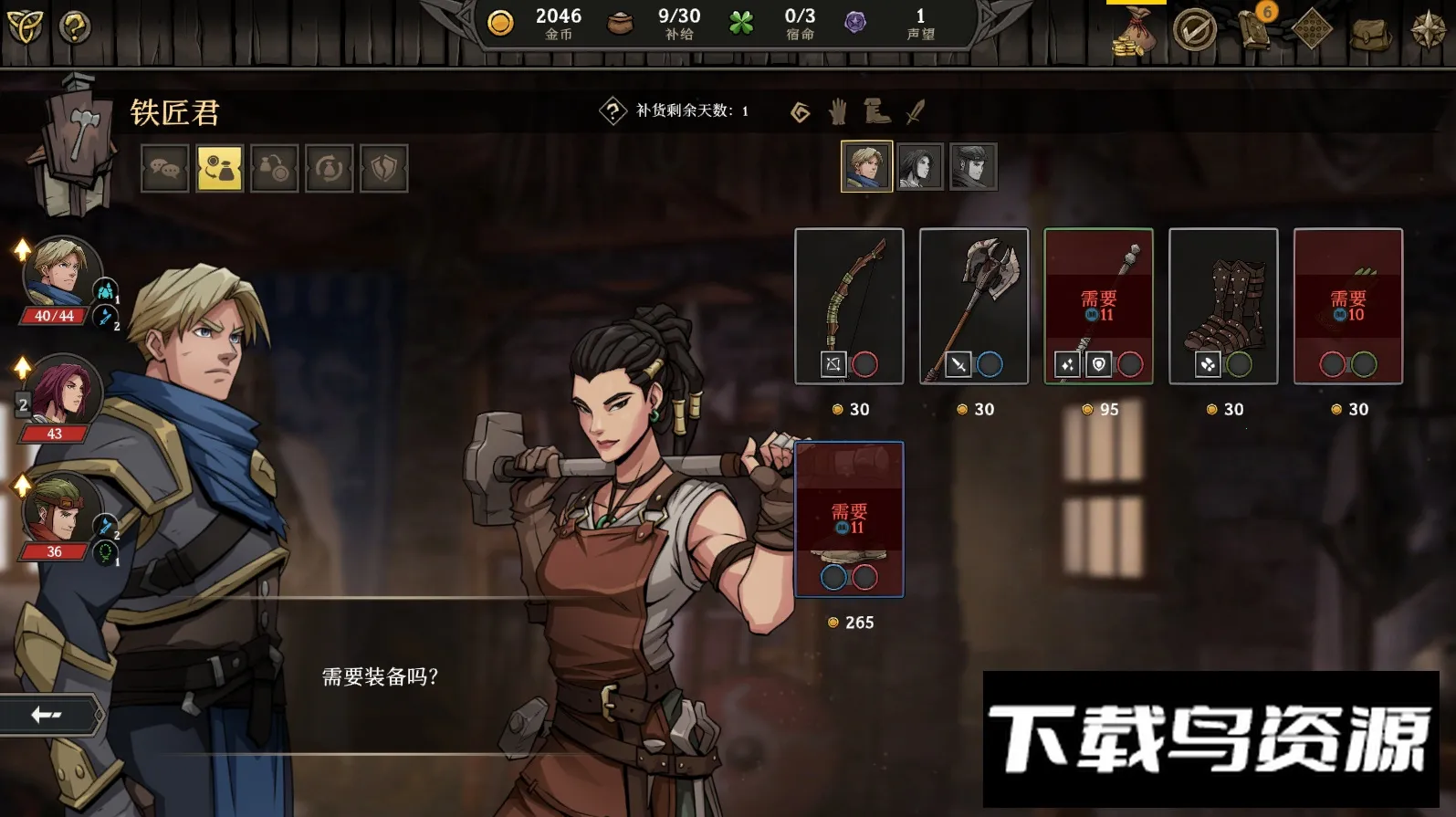This screenshot has width=1456, height=817.
Task: Switch to the long-haired woman portrait tab
Action: tap(919, 166)
